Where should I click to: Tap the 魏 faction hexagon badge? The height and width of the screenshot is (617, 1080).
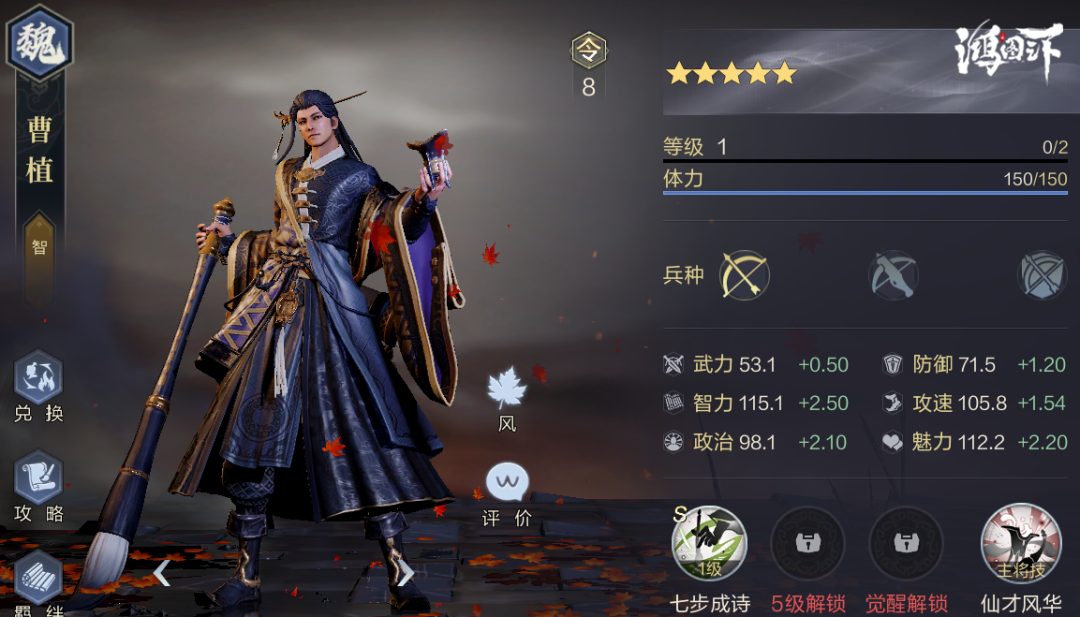[39, 42]
